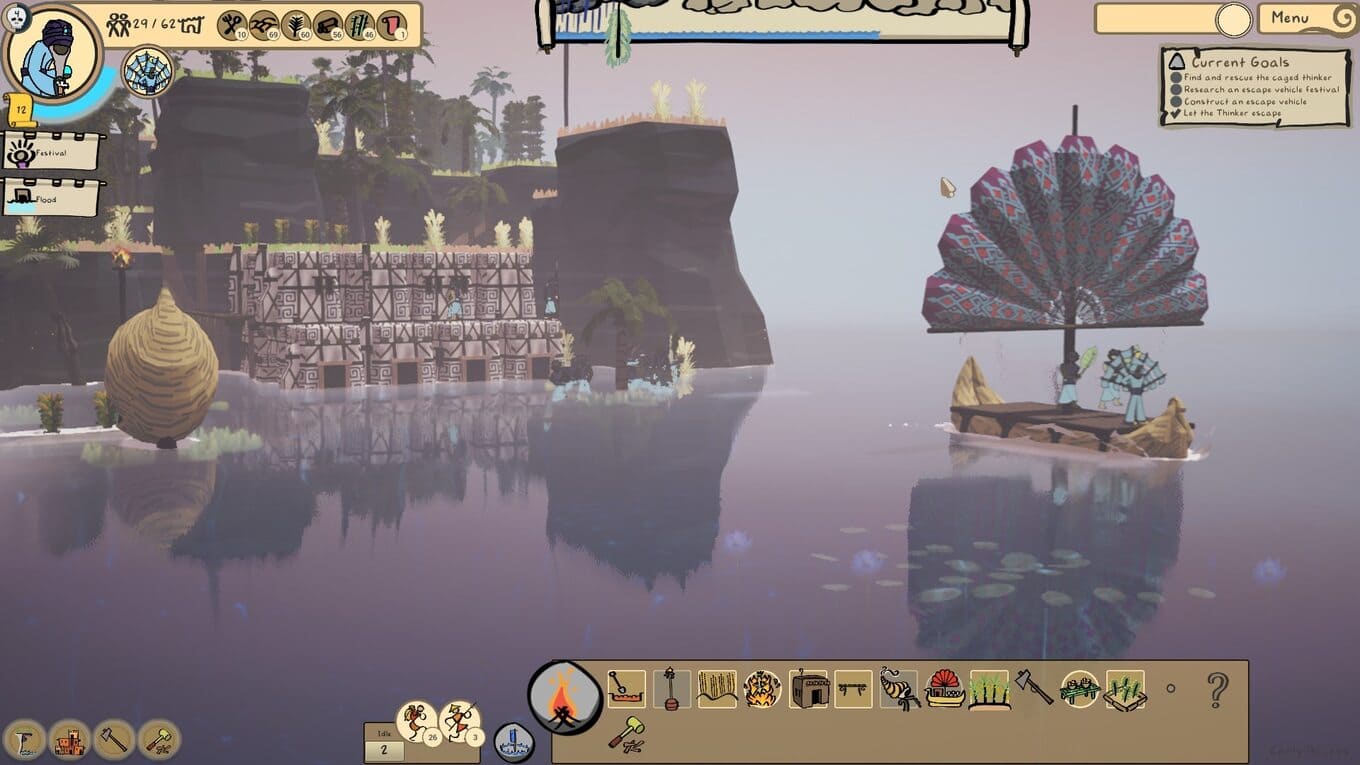
Task: Open the Menu button
Action: pos(1302,18)
